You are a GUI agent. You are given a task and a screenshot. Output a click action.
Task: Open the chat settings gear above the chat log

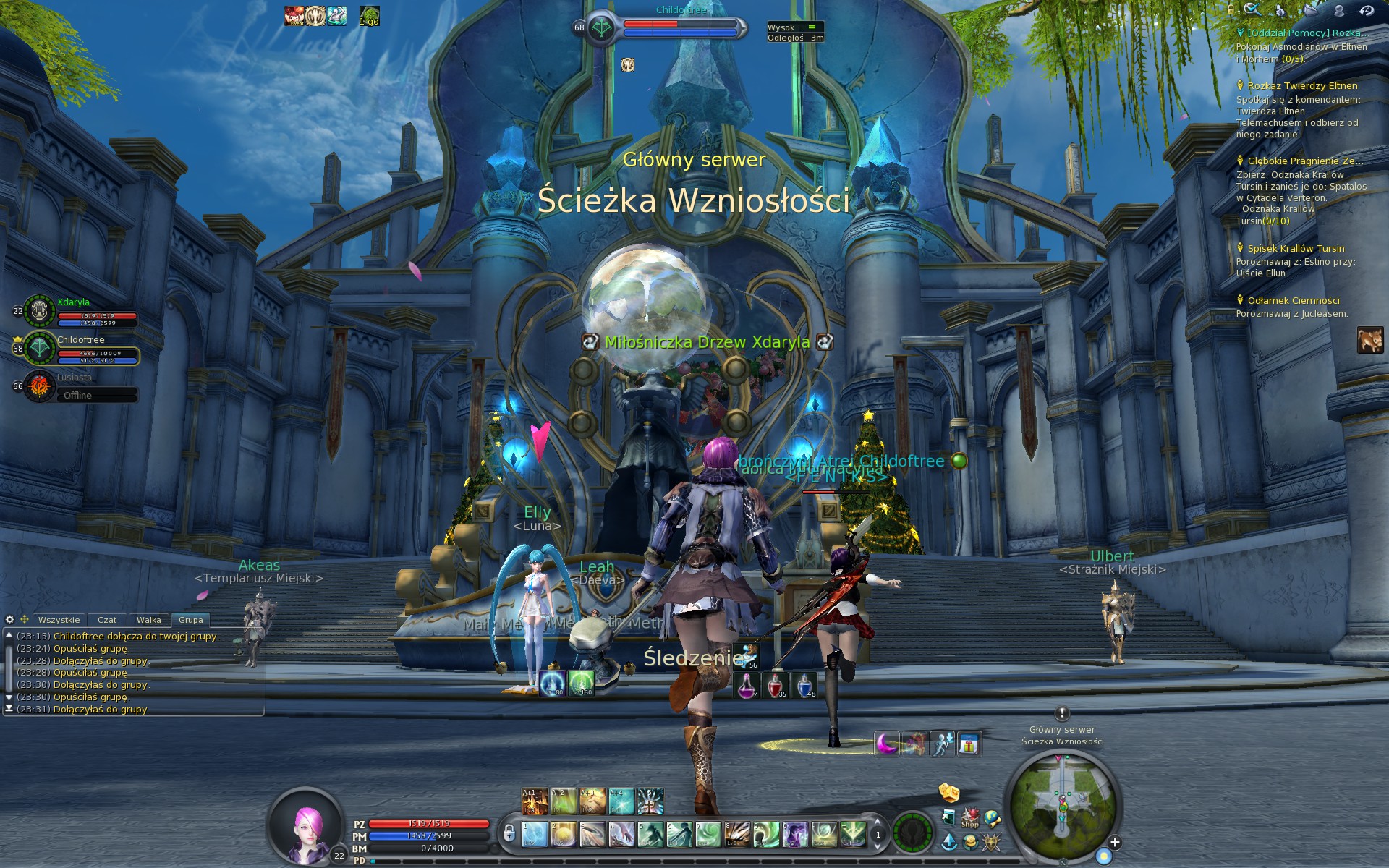point(10,620)
